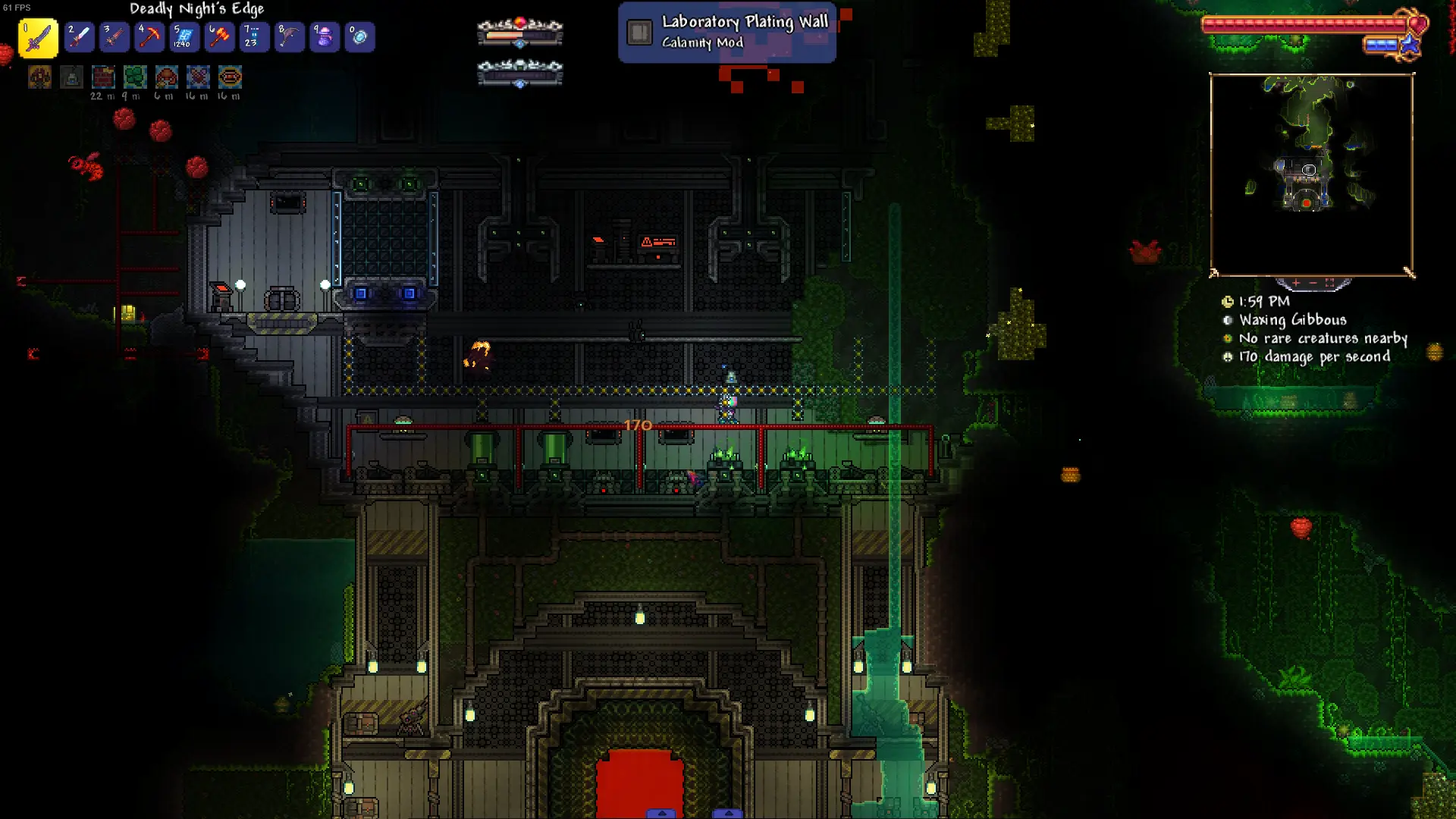Viewport: 1456px width, 819px height.
Task: Click the minimap
Action: point(1311,174)
